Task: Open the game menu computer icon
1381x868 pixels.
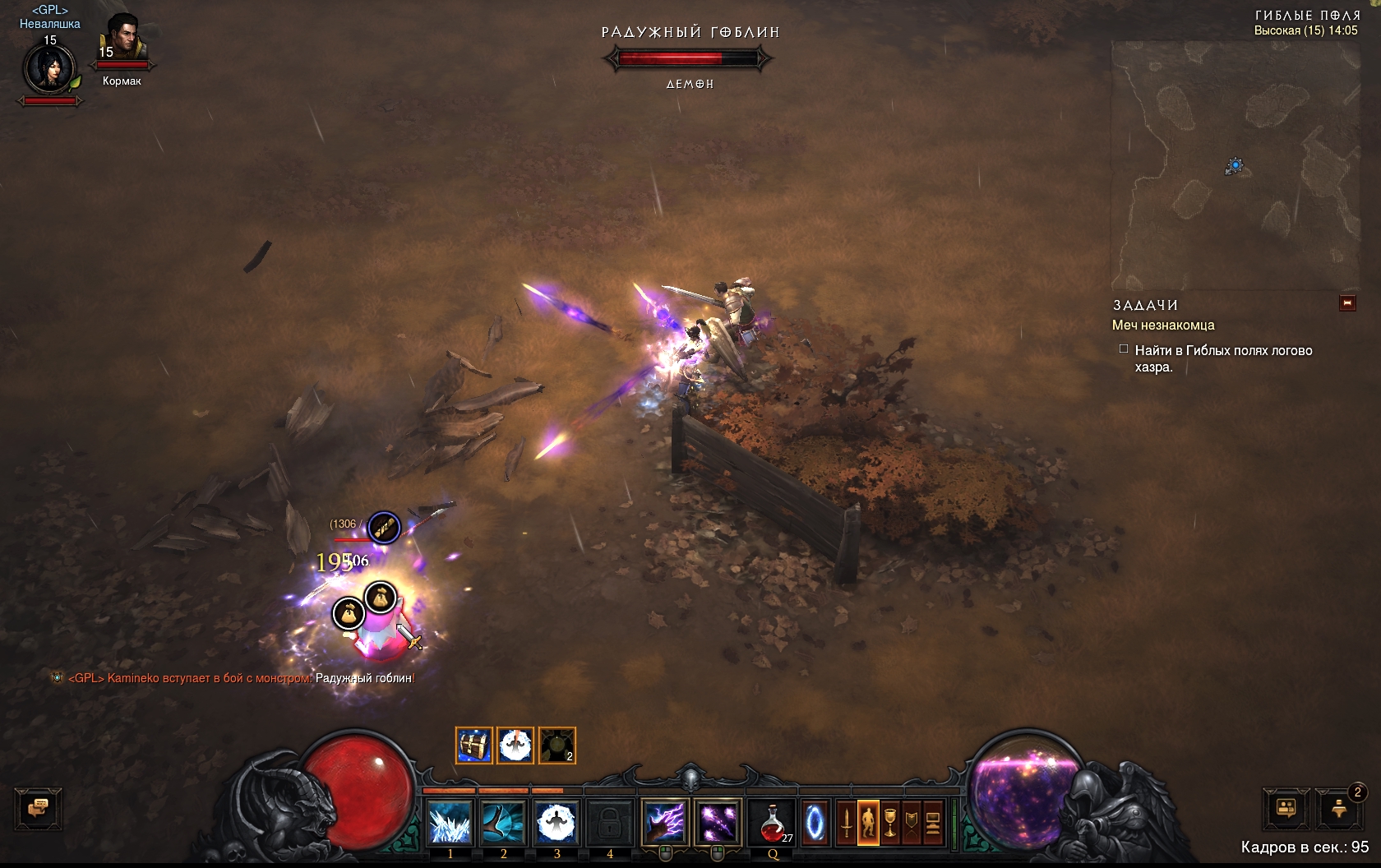Action: (932, 822)
